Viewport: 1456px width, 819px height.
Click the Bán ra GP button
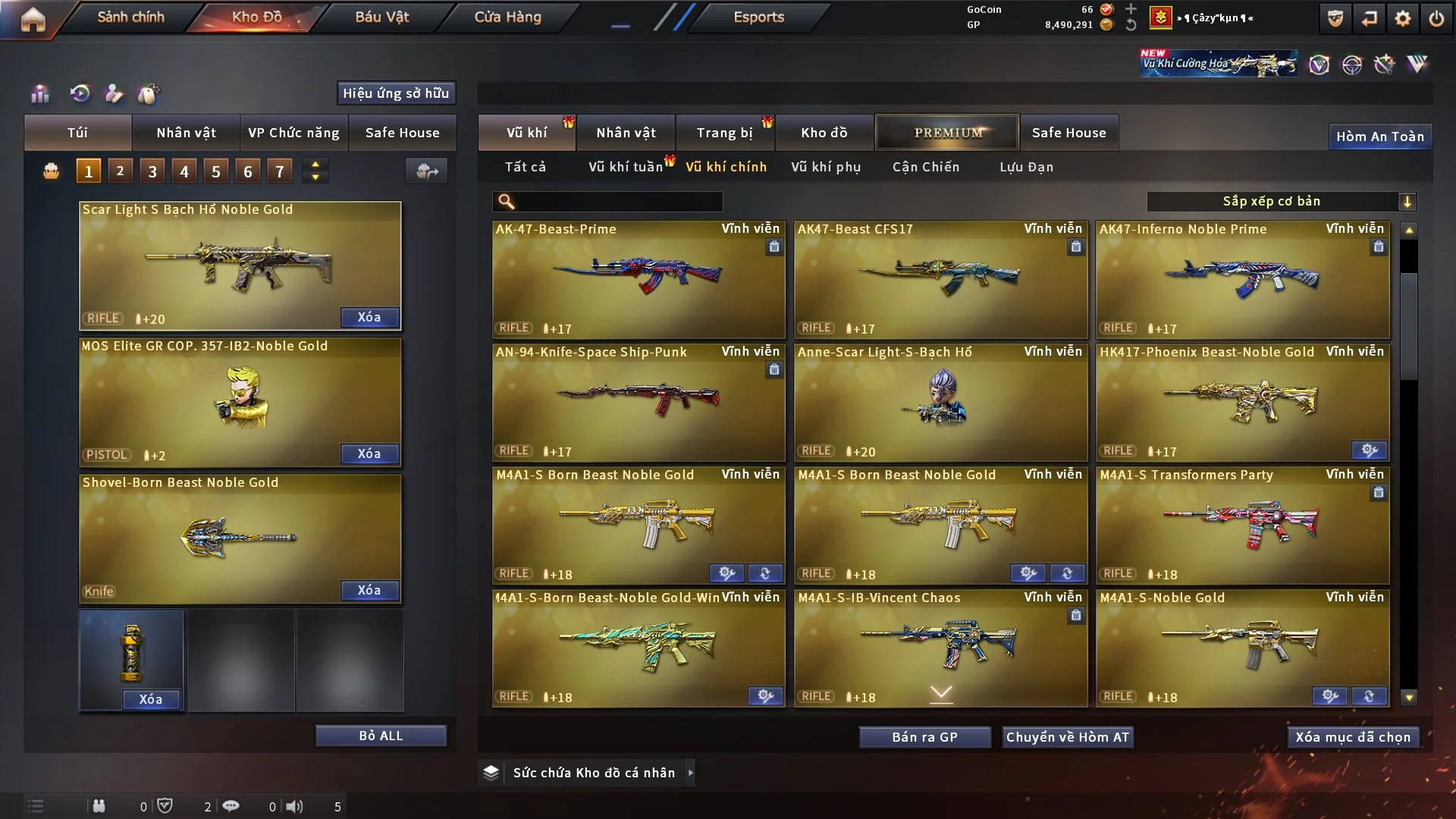(924, 737)
